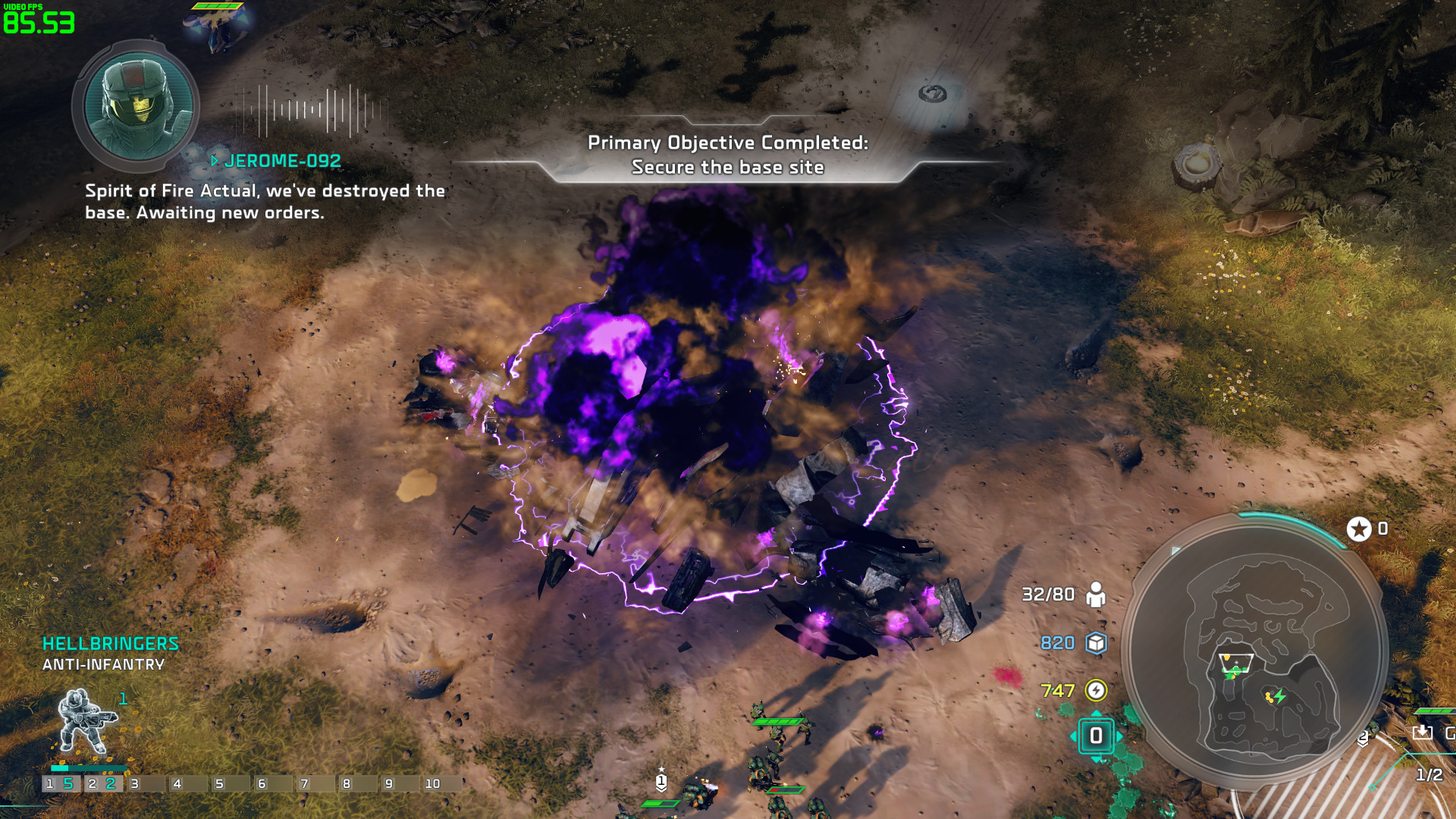Click the Jerome-092 speaker portrait
The width and height of the screenshot is (1456, 819).
point(137,105)
